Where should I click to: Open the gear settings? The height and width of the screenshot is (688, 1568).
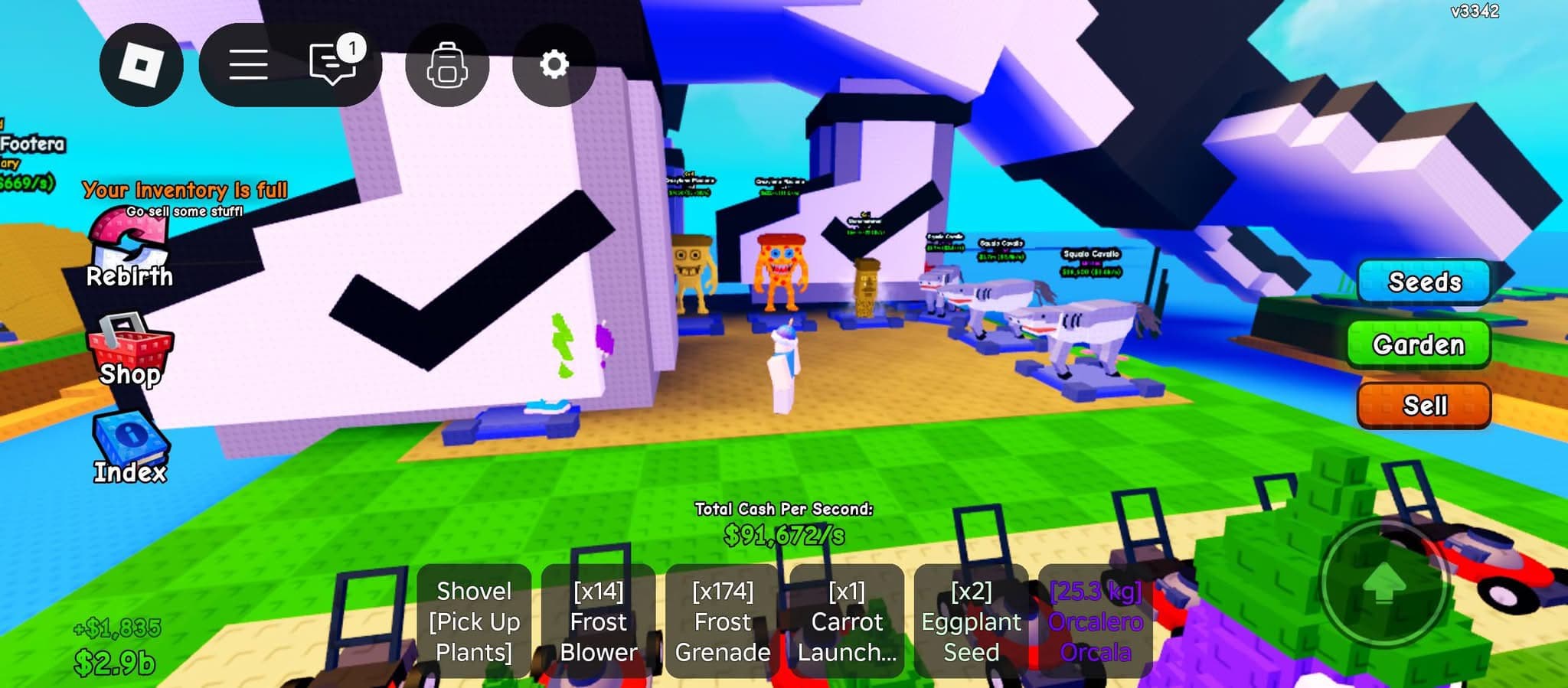[554, 65]
